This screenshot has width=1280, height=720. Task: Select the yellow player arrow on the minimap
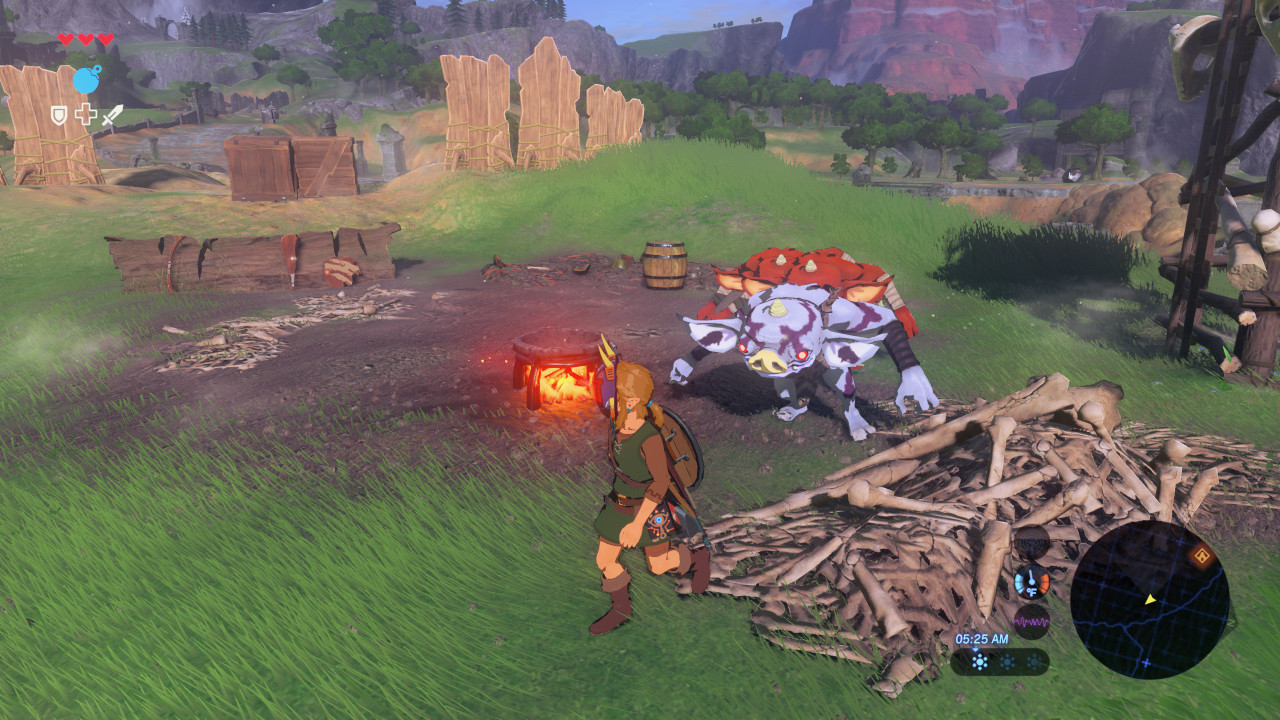coord(1150,600)
